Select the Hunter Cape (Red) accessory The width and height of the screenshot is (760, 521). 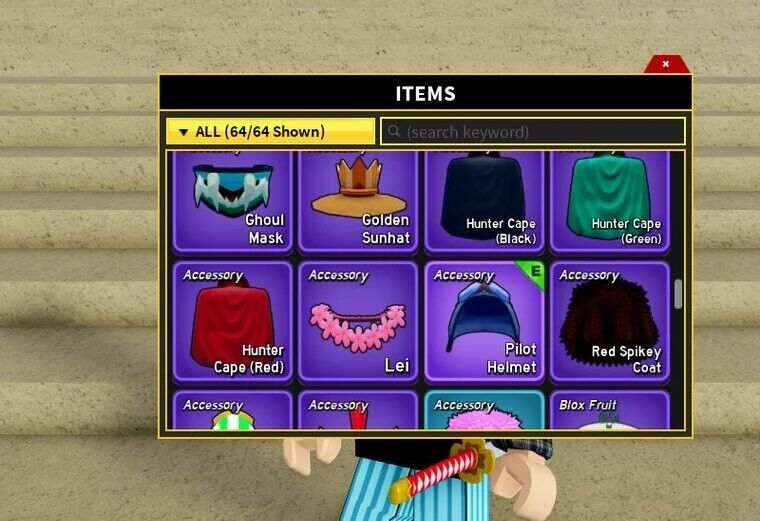point(233,322)
